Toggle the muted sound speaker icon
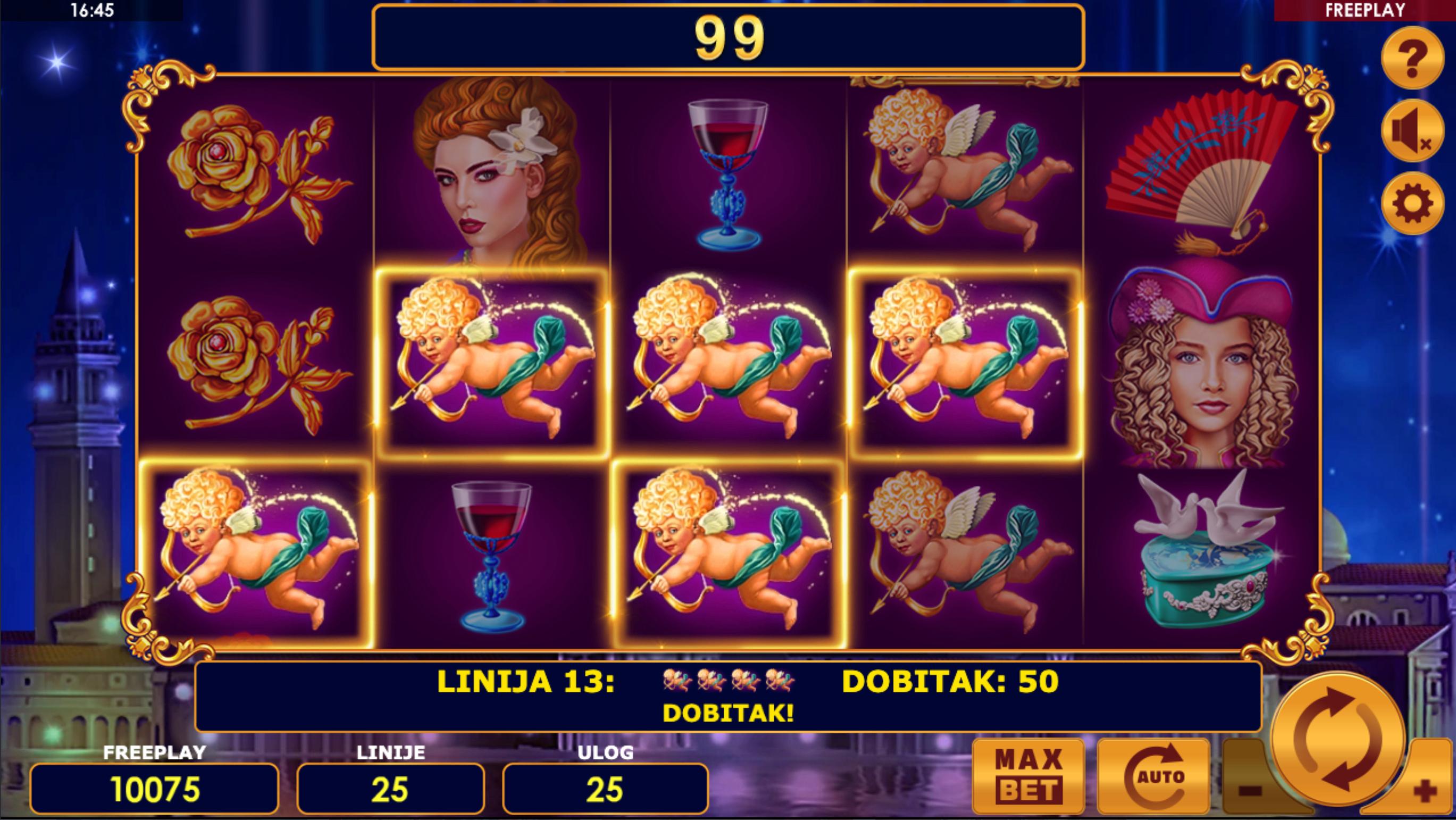Screen dimensions: 1456x820 point(1412,131)
